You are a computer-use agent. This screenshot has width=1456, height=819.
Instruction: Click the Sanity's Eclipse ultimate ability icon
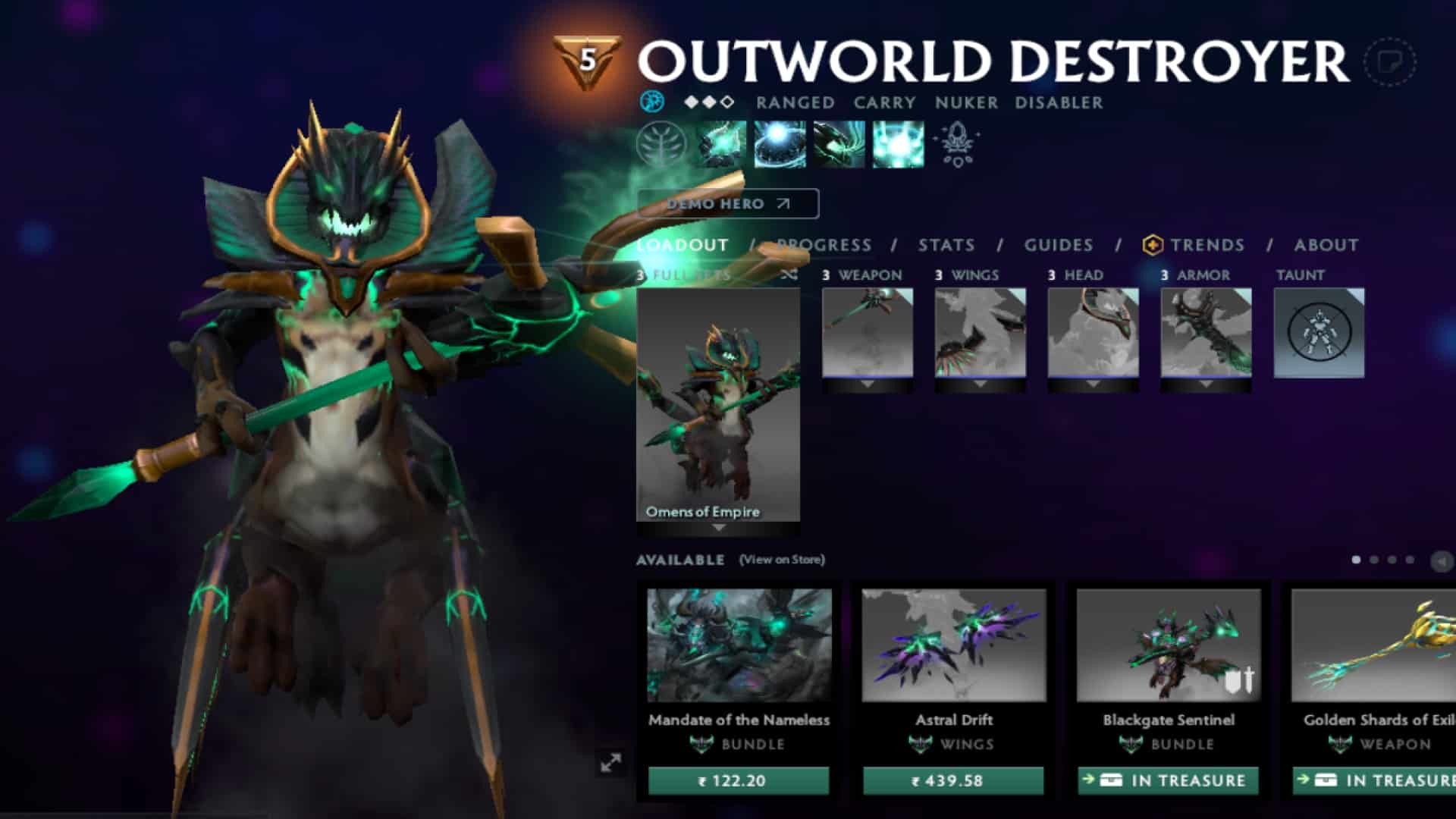pyautogui.click(x=897, y=146)
